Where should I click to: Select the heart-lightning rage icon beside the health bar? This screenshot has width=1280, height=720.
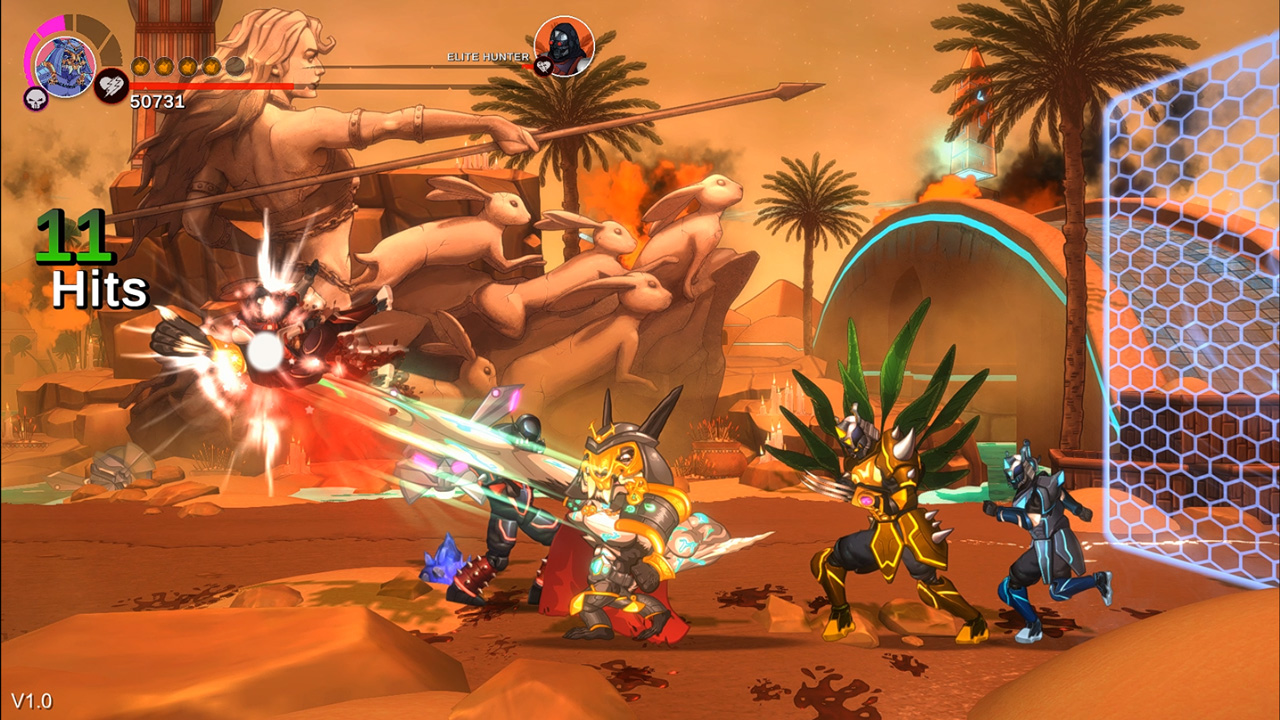click(110, 86)
